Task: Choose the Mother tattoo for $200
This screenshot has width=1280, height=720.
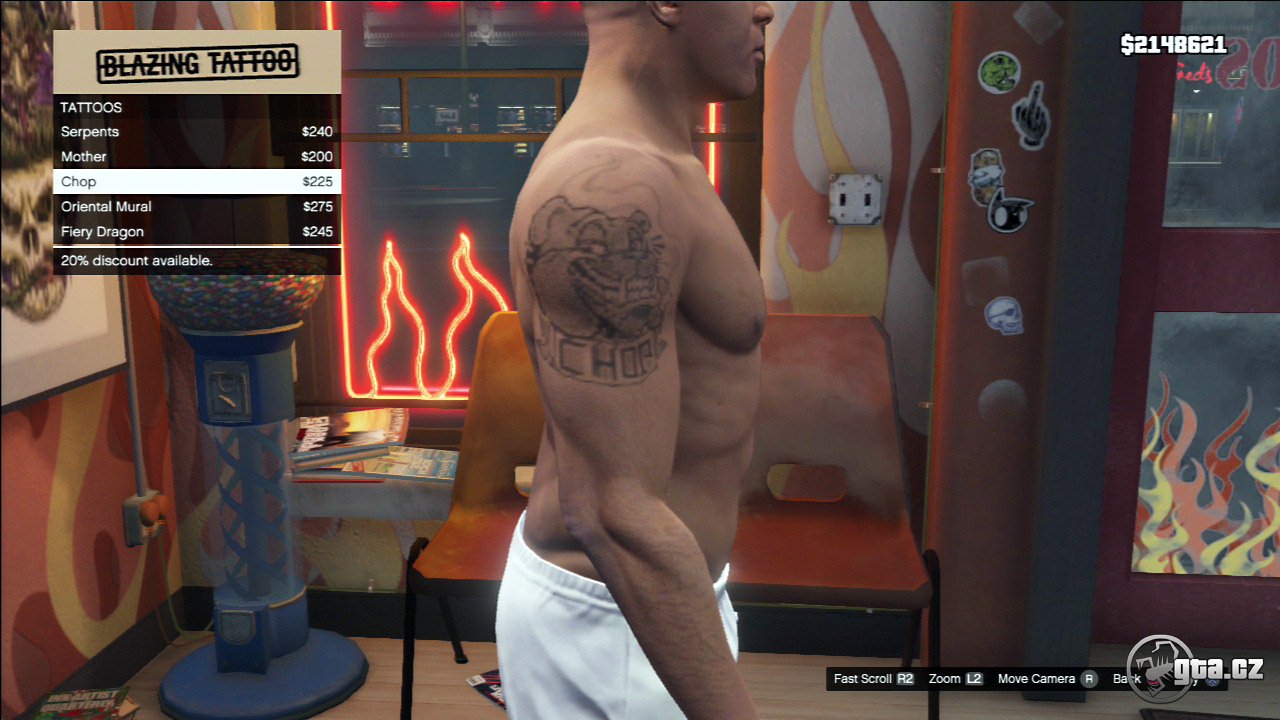Action: [196, 157]
